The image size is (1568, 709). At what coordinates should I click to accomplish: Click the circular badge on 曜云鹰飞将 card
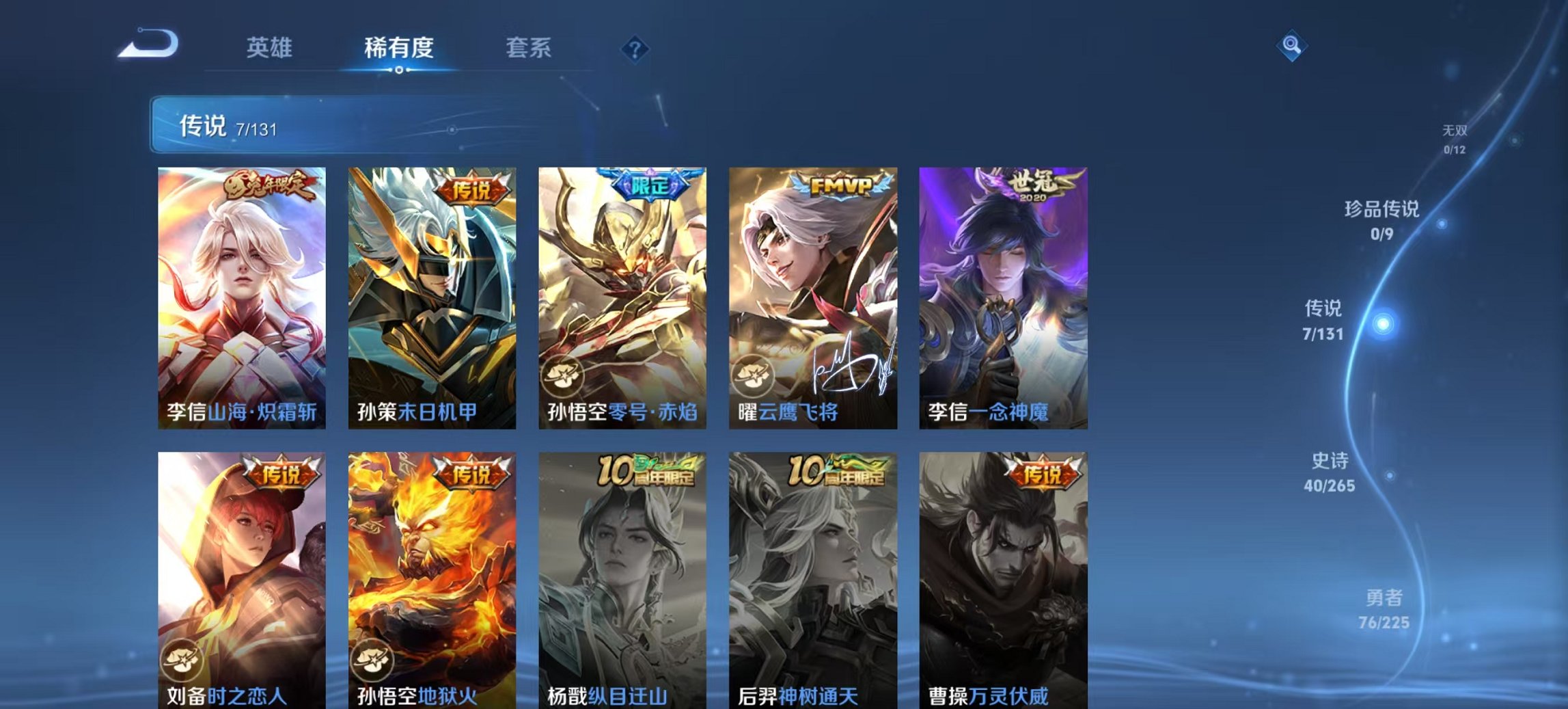[754, 374]
